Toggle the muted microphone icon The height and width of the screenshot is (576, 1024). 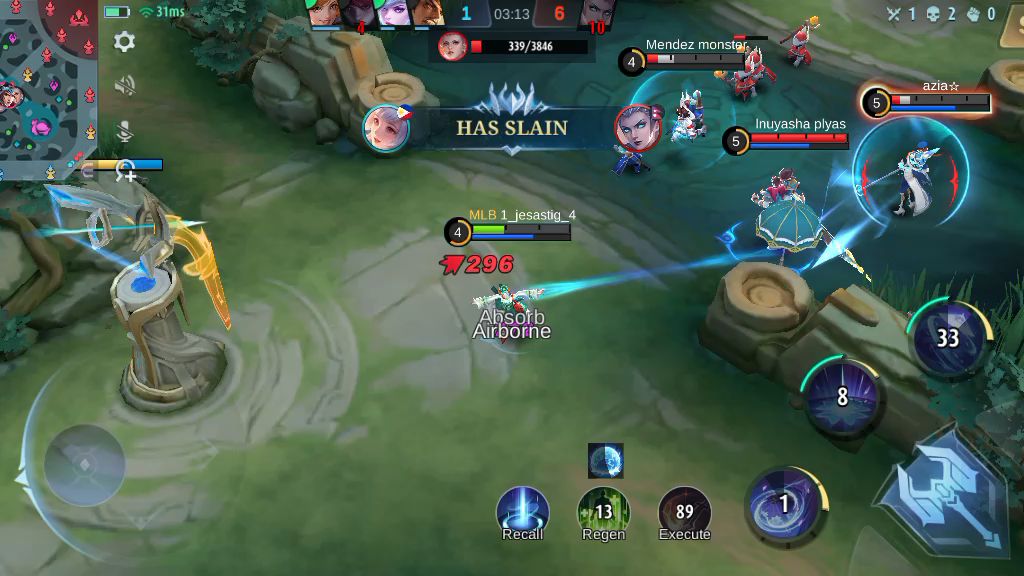pyautogui.click(x=125, y=131)
